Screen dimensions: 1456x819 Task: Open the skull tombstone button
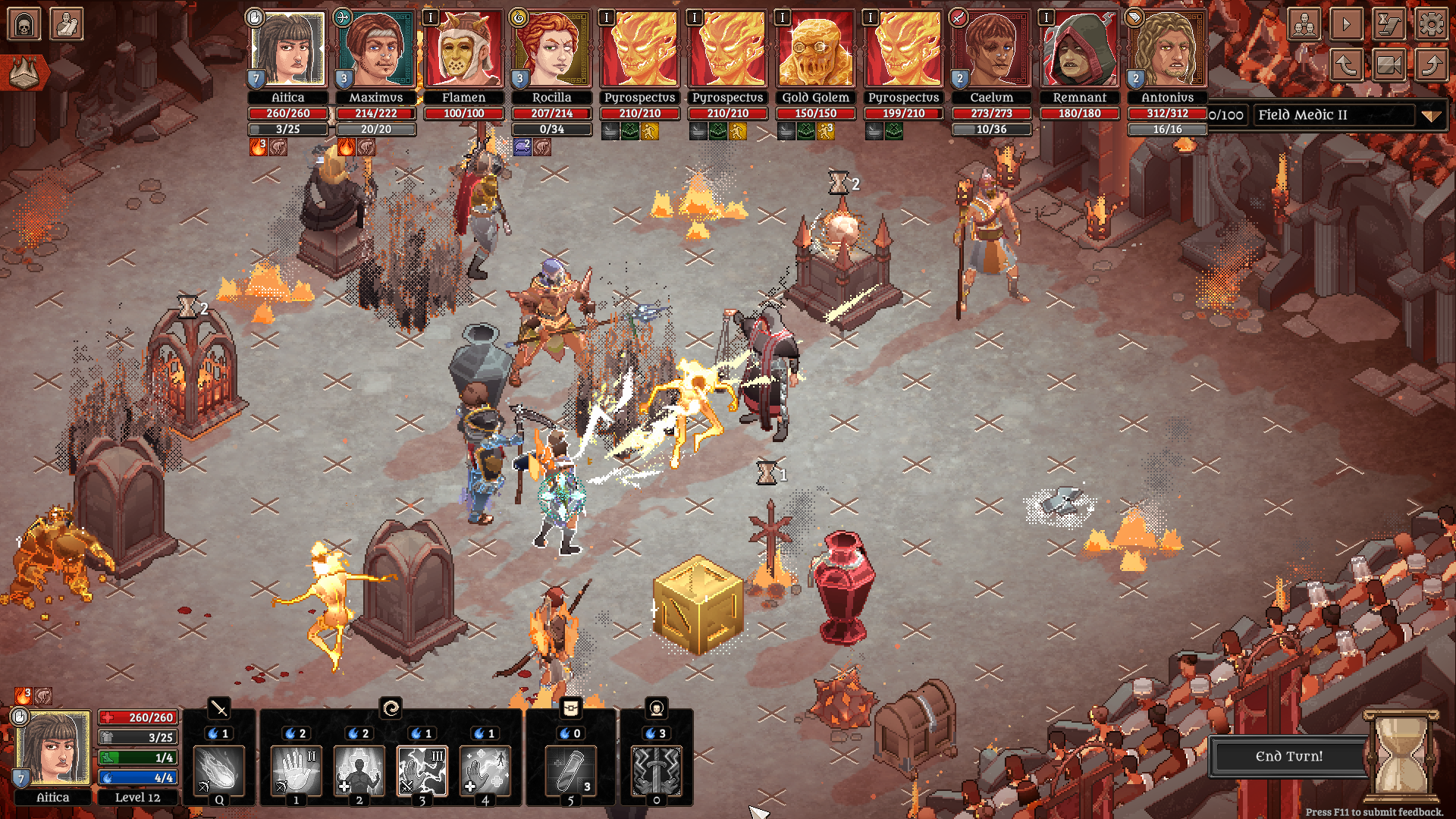(x=24, y=24)
